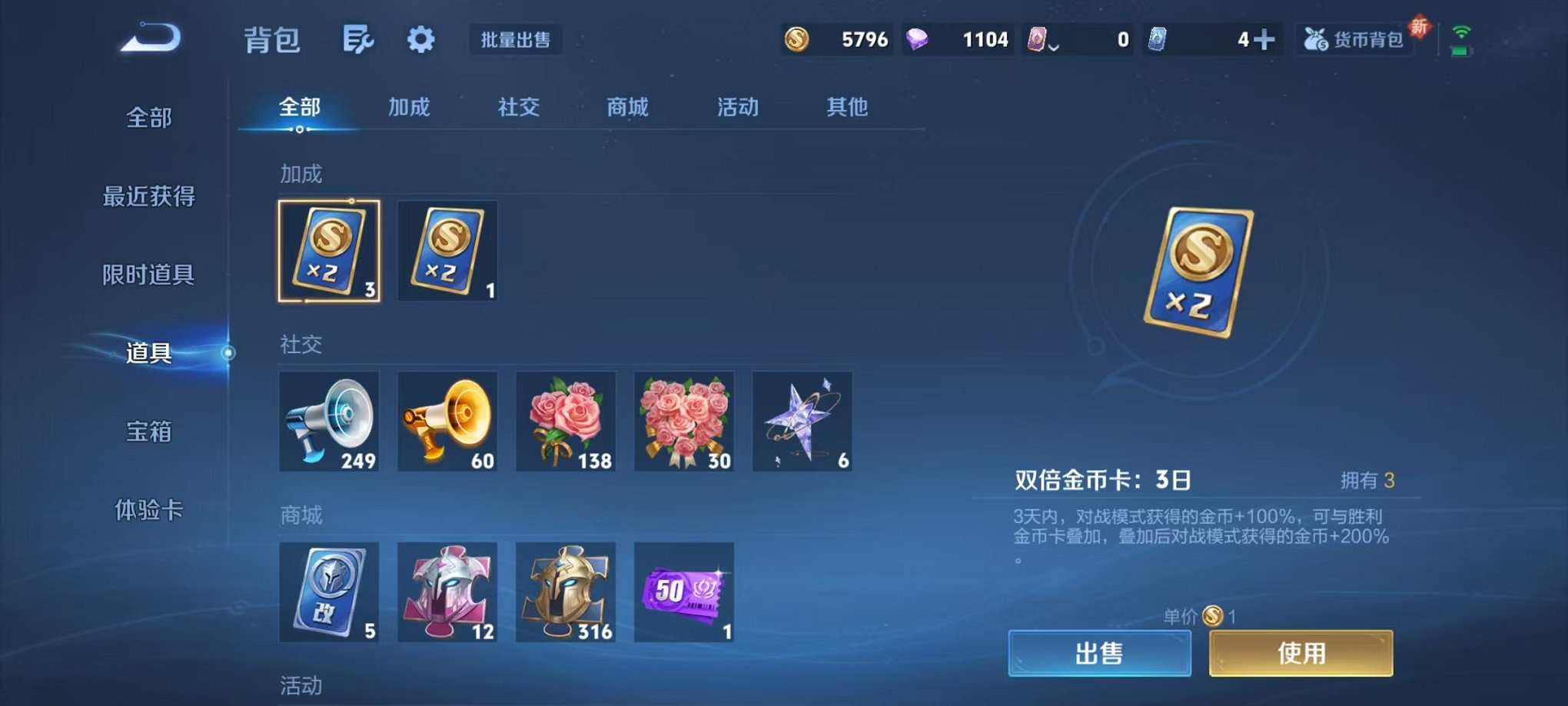
Task: Select the pink roses gift item
Action: (x=566, y=421)
